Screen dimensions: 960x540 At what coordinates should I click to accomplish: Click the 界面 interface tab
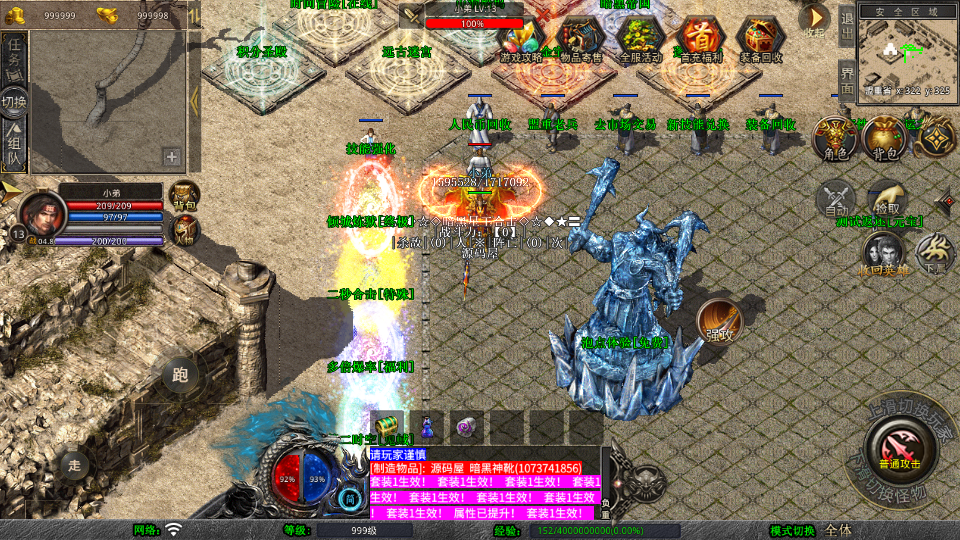click(x=847, y=81)
